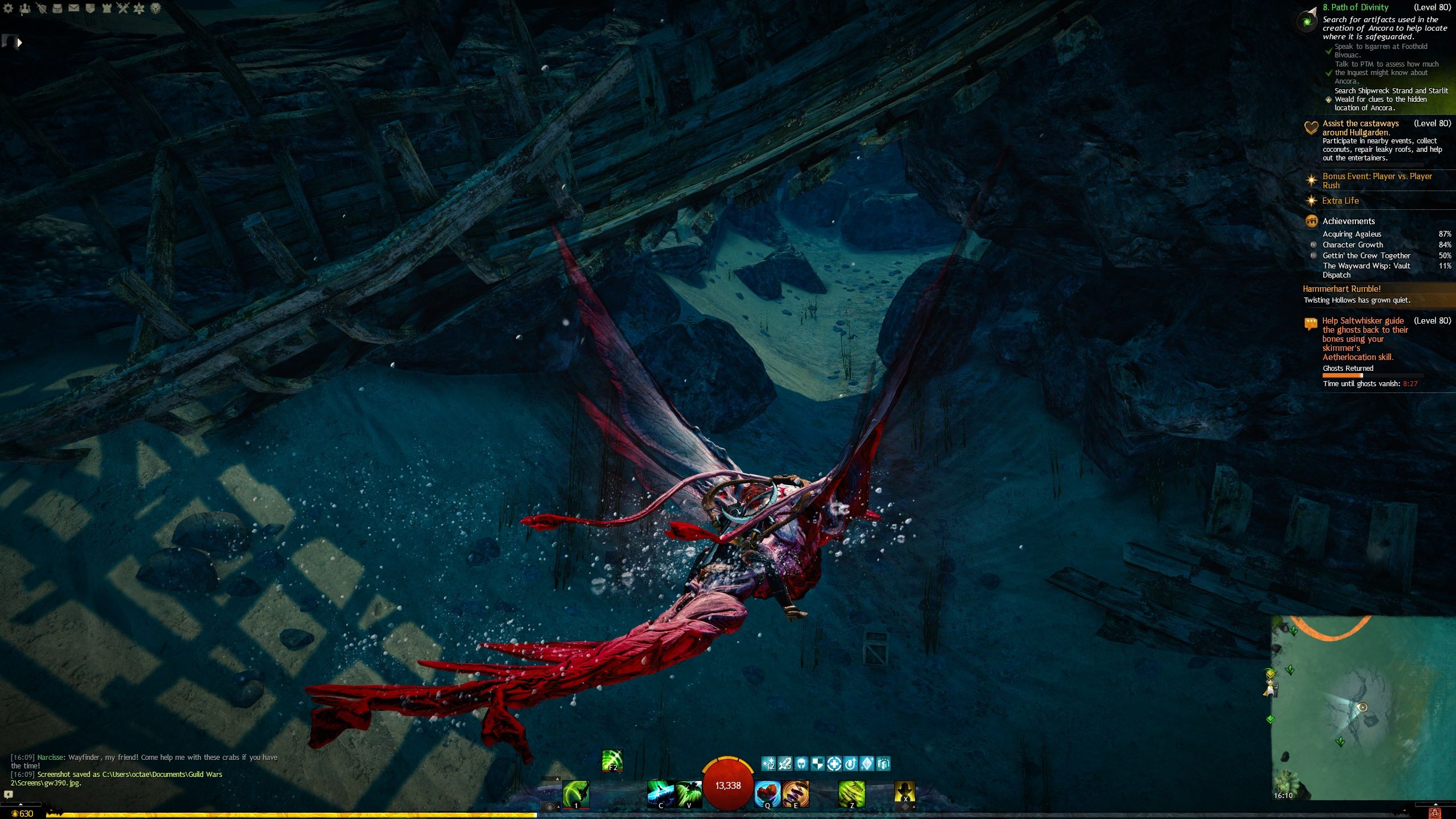Image resolution: width=1456 pixels, height=819 pixels.
Task: Open the Hero panel sword-and-shield icon
Action: 41,9
